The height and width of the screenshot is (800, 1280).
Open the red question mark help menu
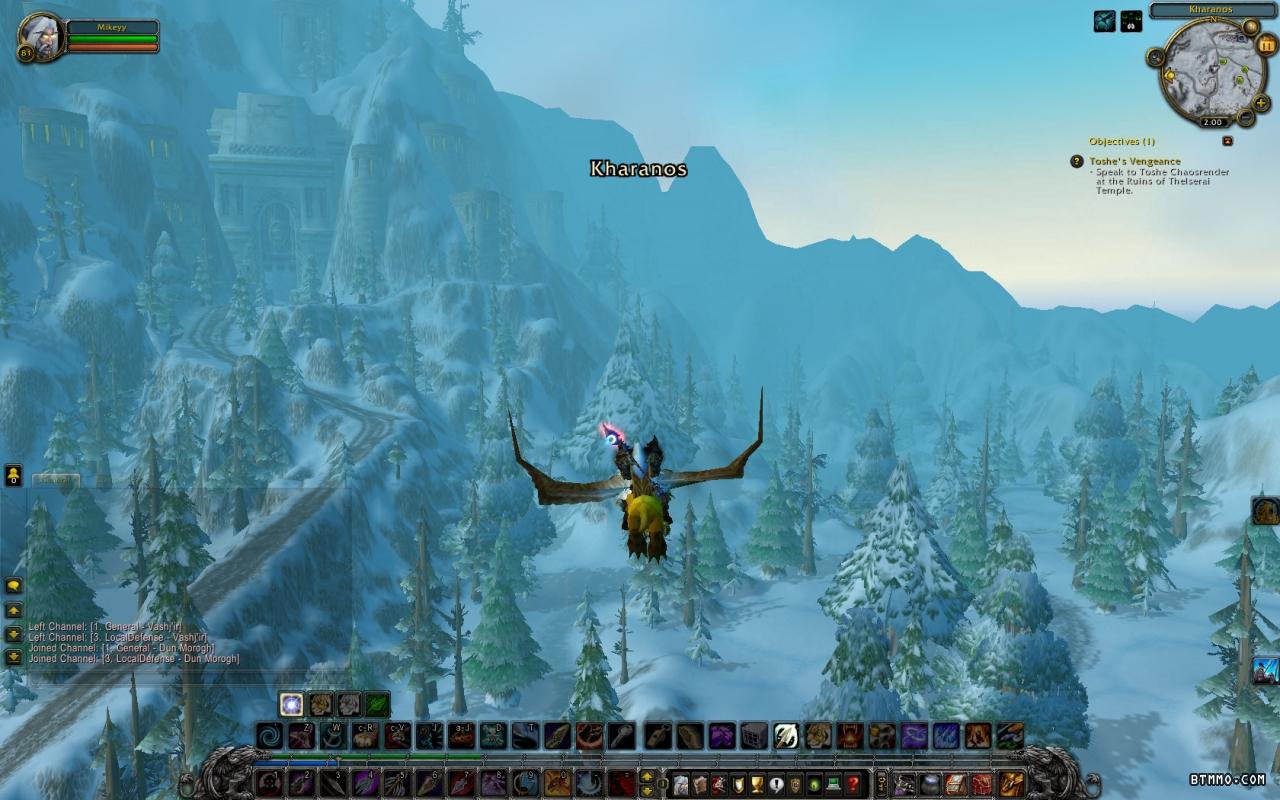pyautogui.click(x=853, y=784)
